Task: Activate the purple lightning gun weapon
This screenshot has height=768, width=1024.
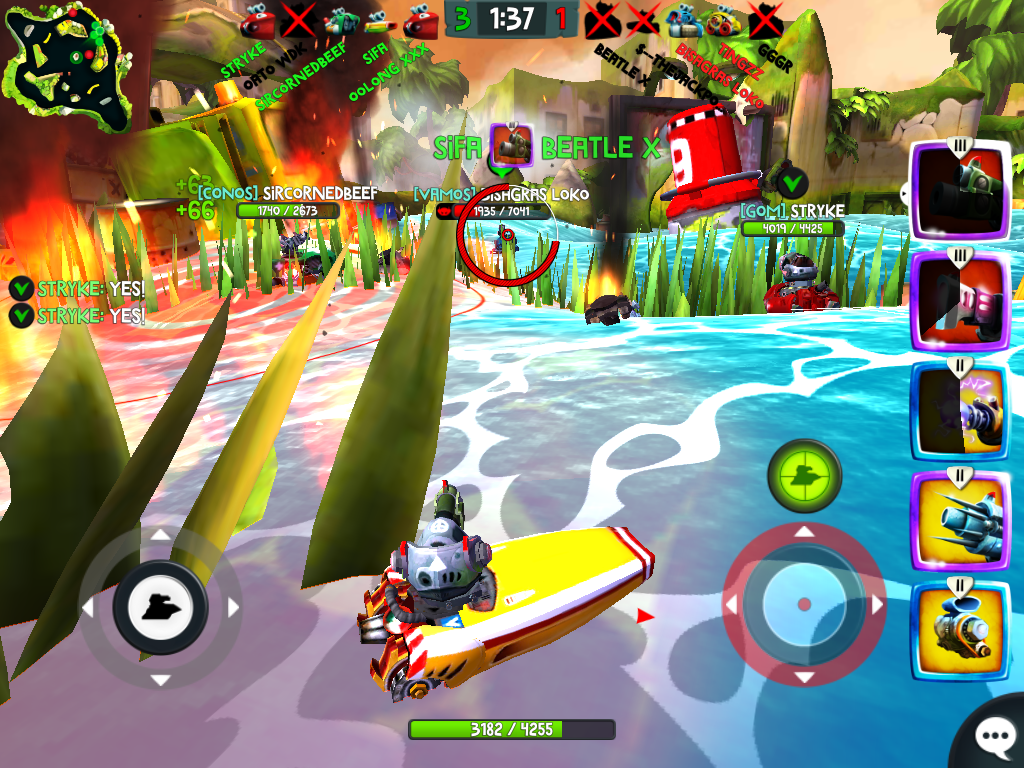Action: pos(959,410)
